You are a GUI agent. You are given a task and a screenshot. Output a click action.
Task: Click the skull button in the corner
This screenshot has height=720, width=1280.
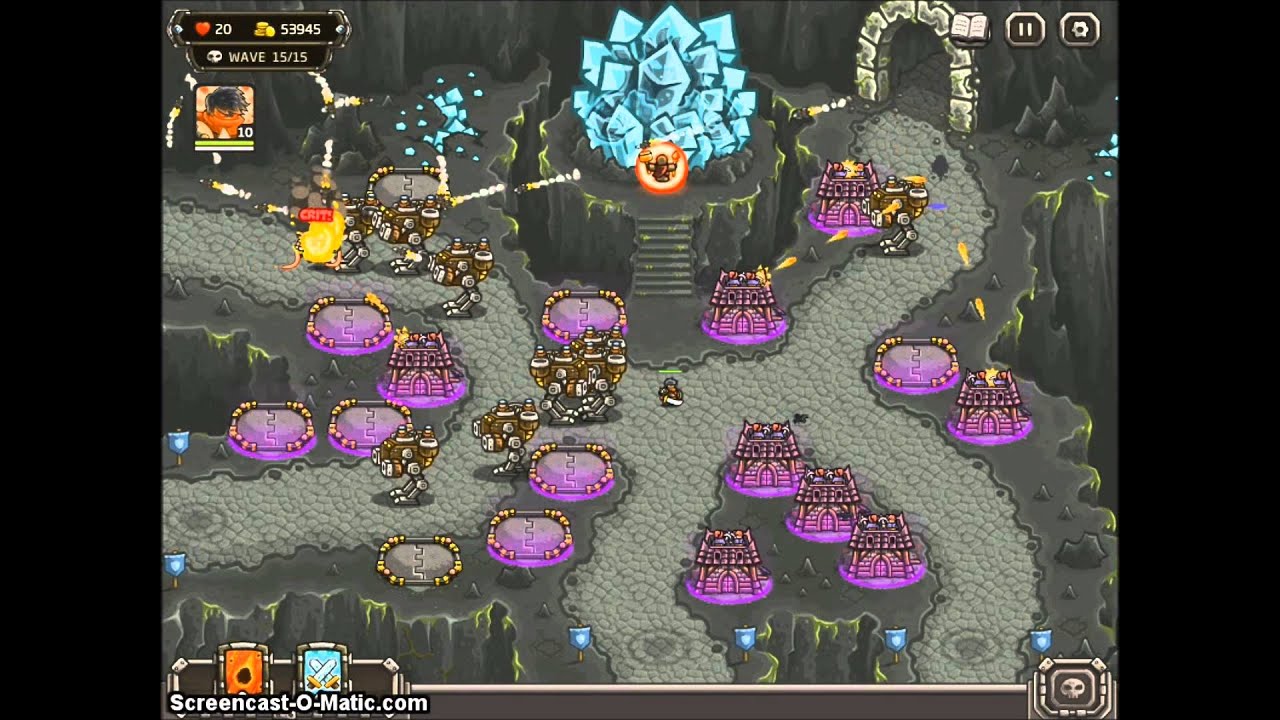pos(1072,687)
